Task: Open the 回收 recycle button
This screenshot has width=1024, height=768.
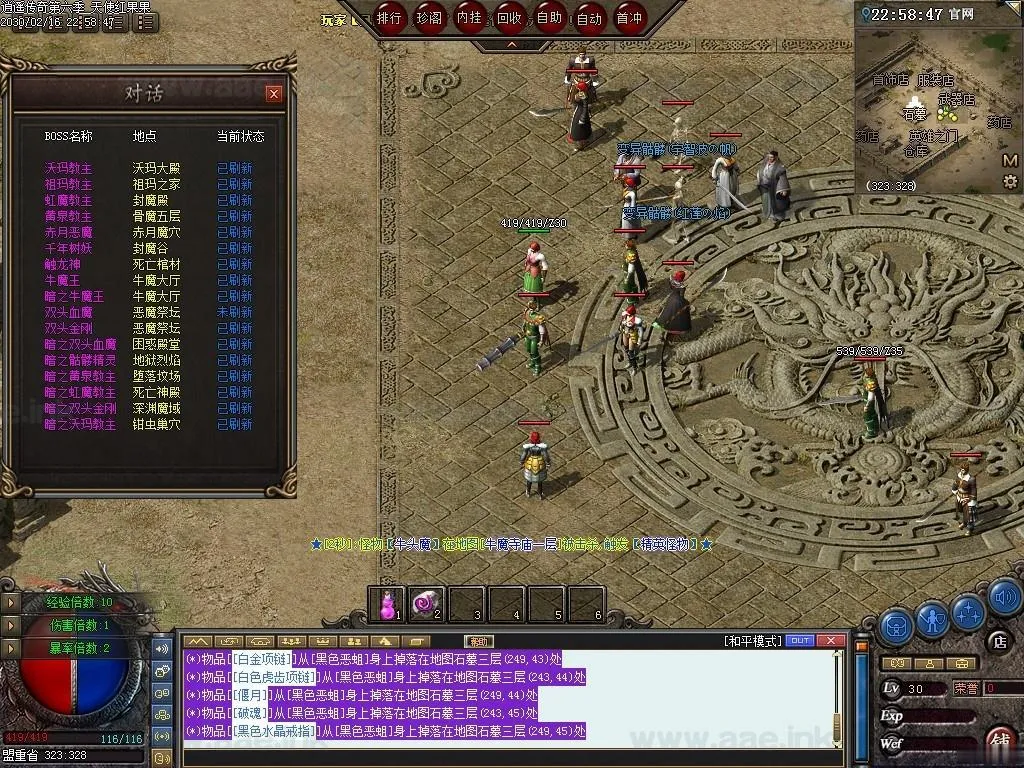Action: [x=509, y=18]
